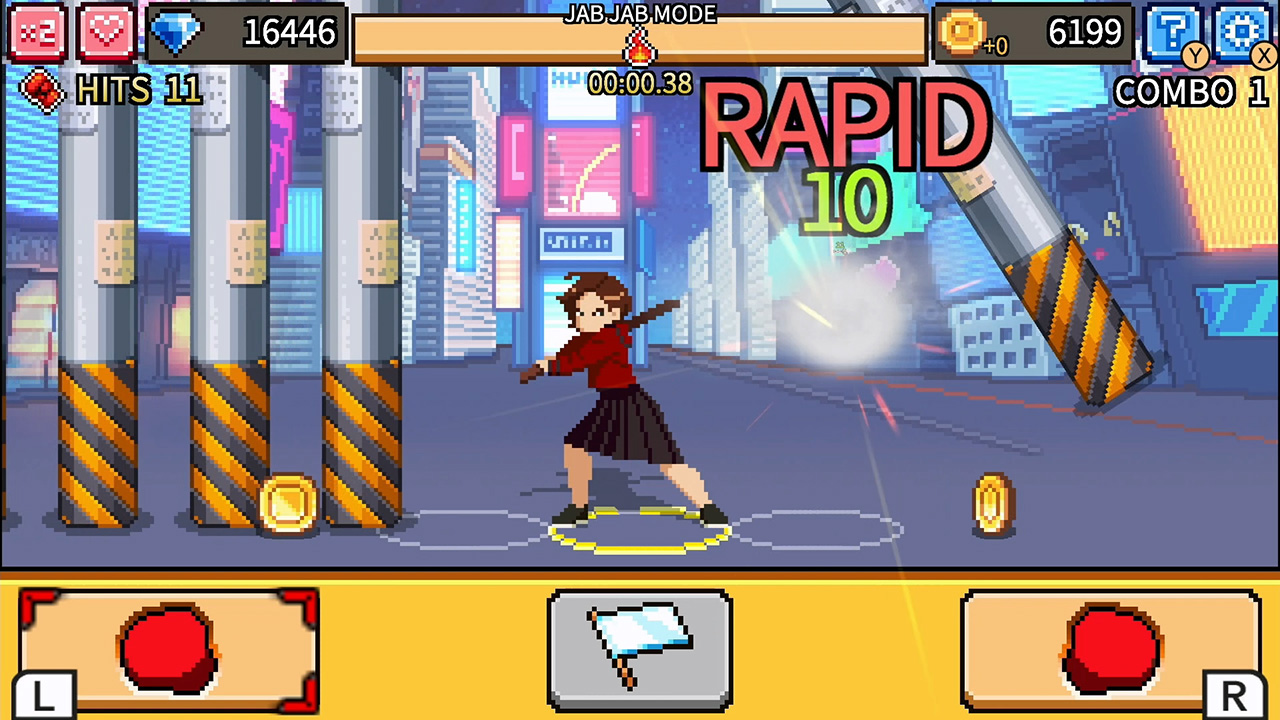Expand the COMBO 1 counter display
This screenshot has height=720, width=1280.
coord(1192,92)
